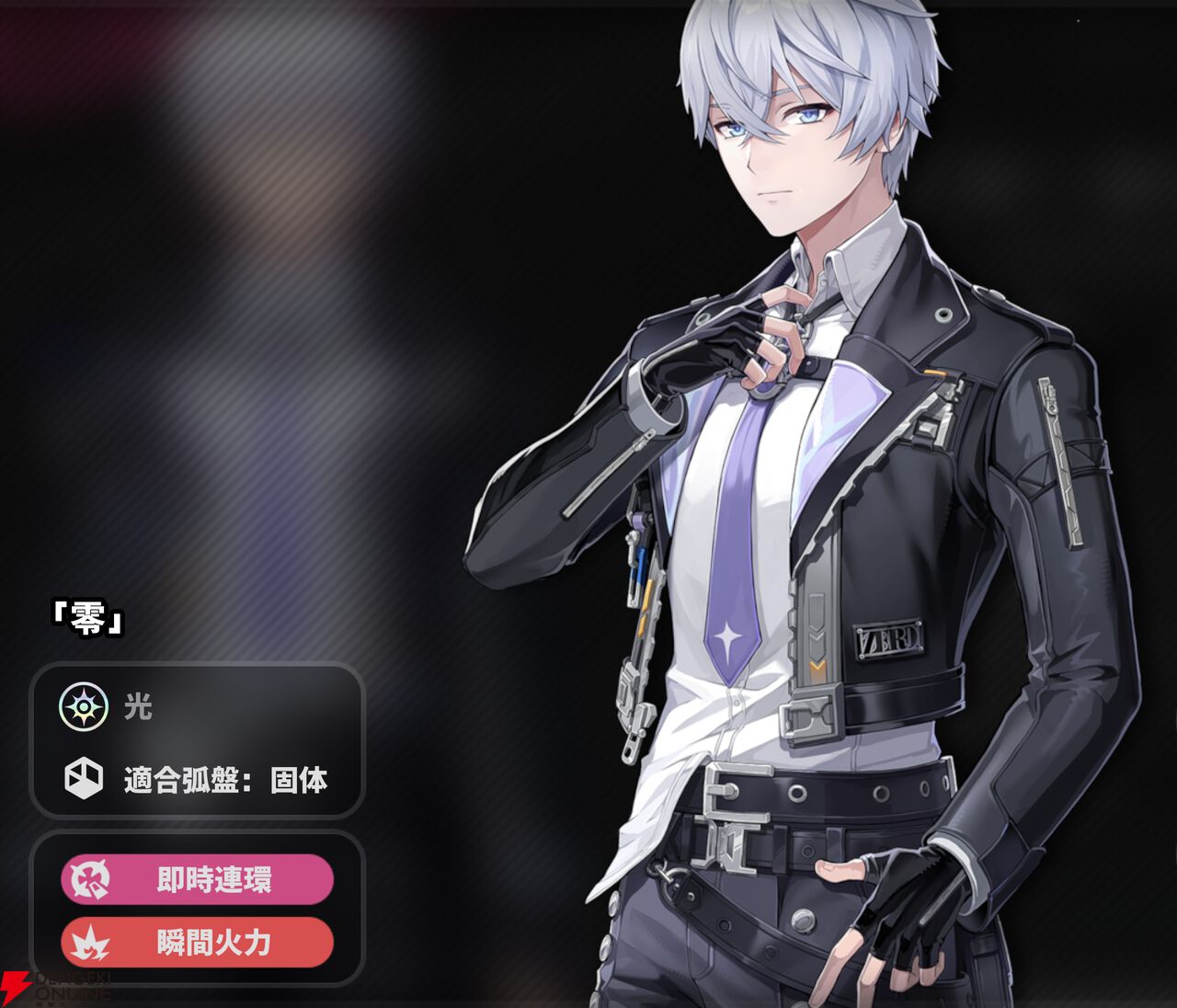Open the rainbow-ringed element emblem
This screenshot has height=1008, width=1177.
point(82,708)
